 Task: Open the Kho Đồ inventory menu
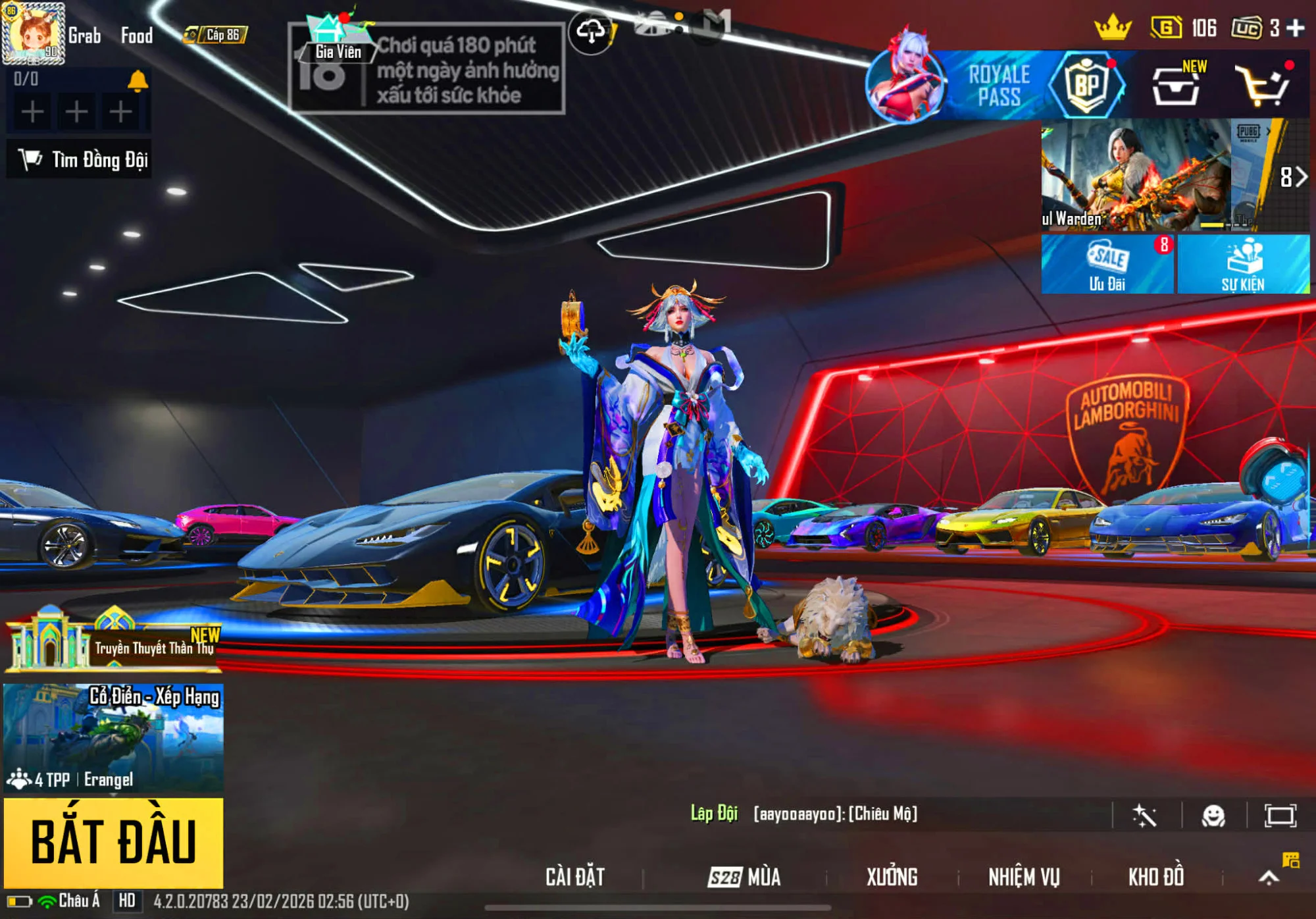pos(1156,877)
